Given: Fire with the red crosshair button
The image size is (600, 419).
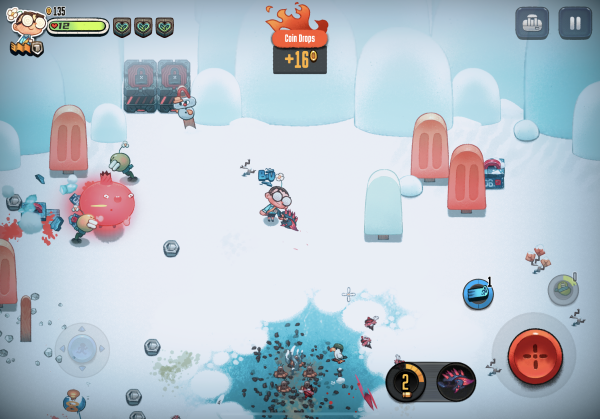Looking at the screenshot, I should pyautogui.click(x=535, y=354).
